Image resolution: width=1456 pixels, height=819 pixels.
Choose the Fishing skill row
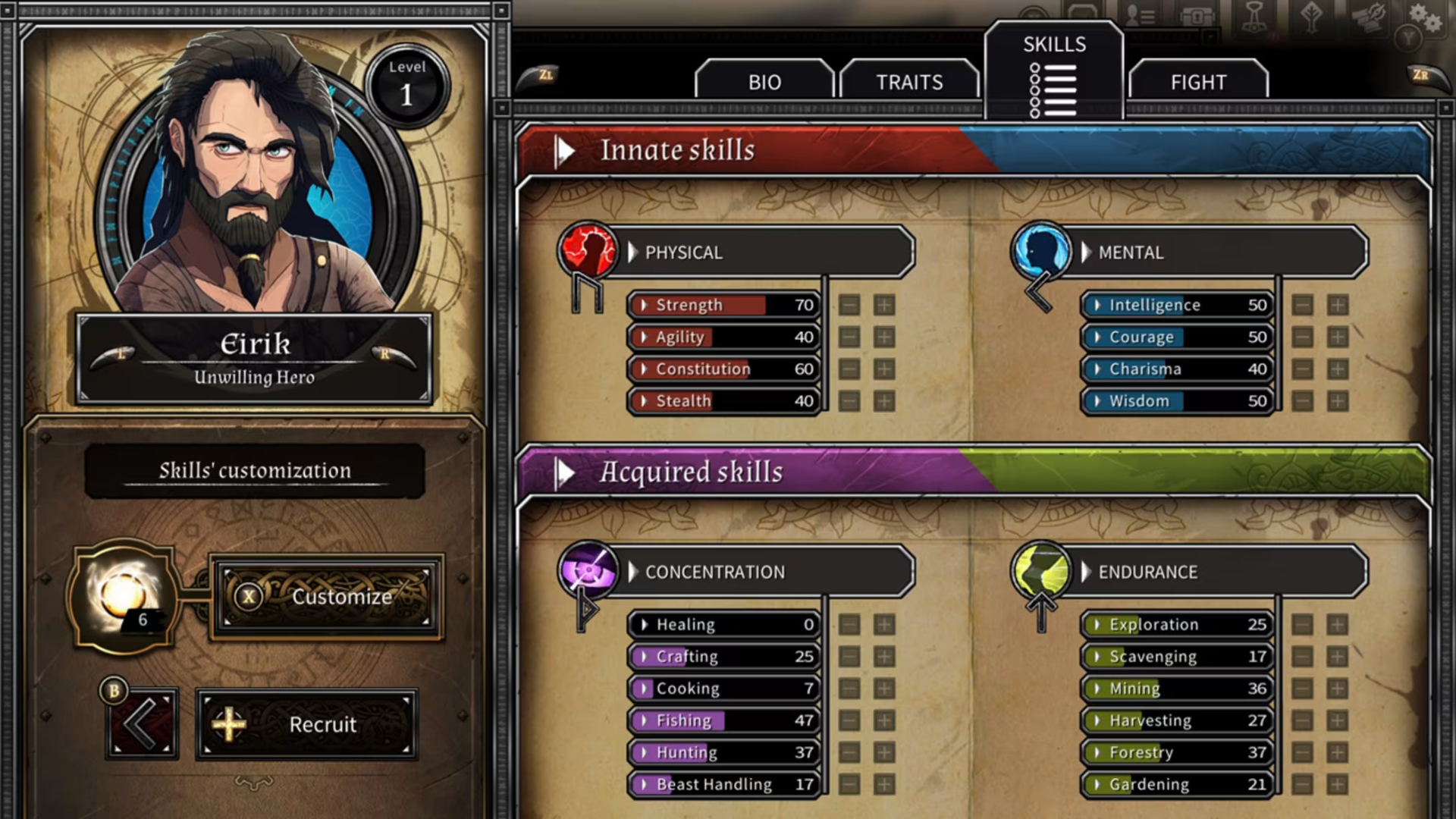pyautogui.click(x=724, y=720)
